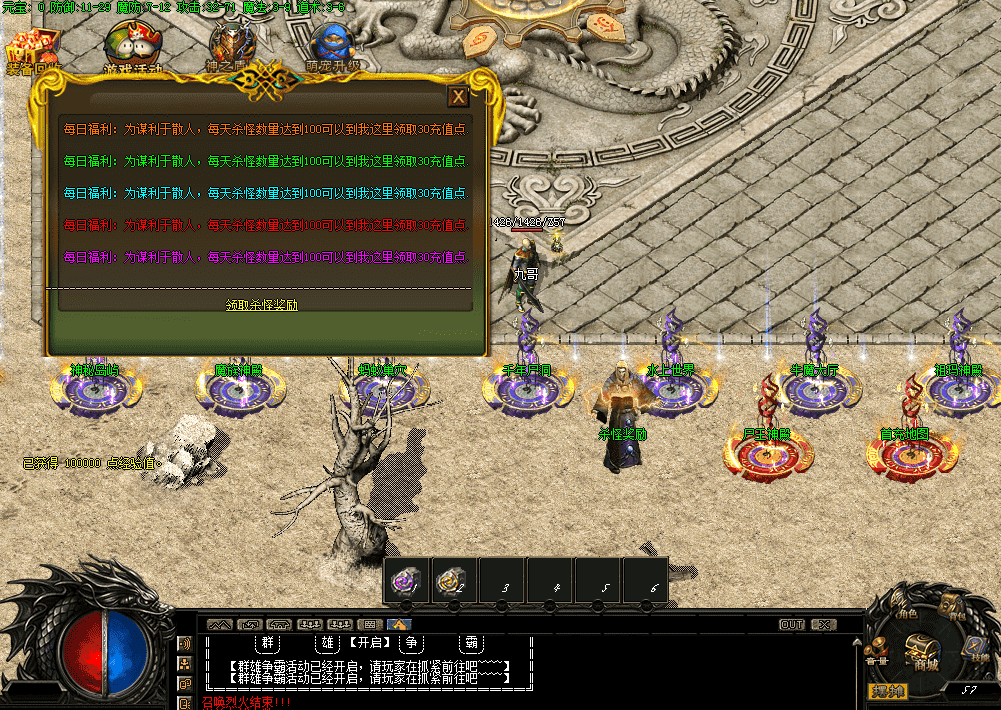Close the daily welfare dialog with X
This screenshot has height=710, width=1001.
(458, 96)
